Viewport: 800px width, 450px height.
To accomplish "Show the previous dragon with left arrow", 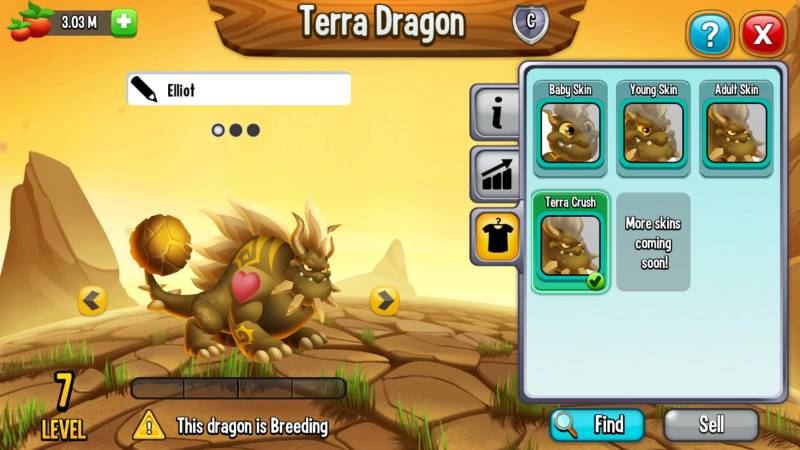I will (x=93, y=300).
